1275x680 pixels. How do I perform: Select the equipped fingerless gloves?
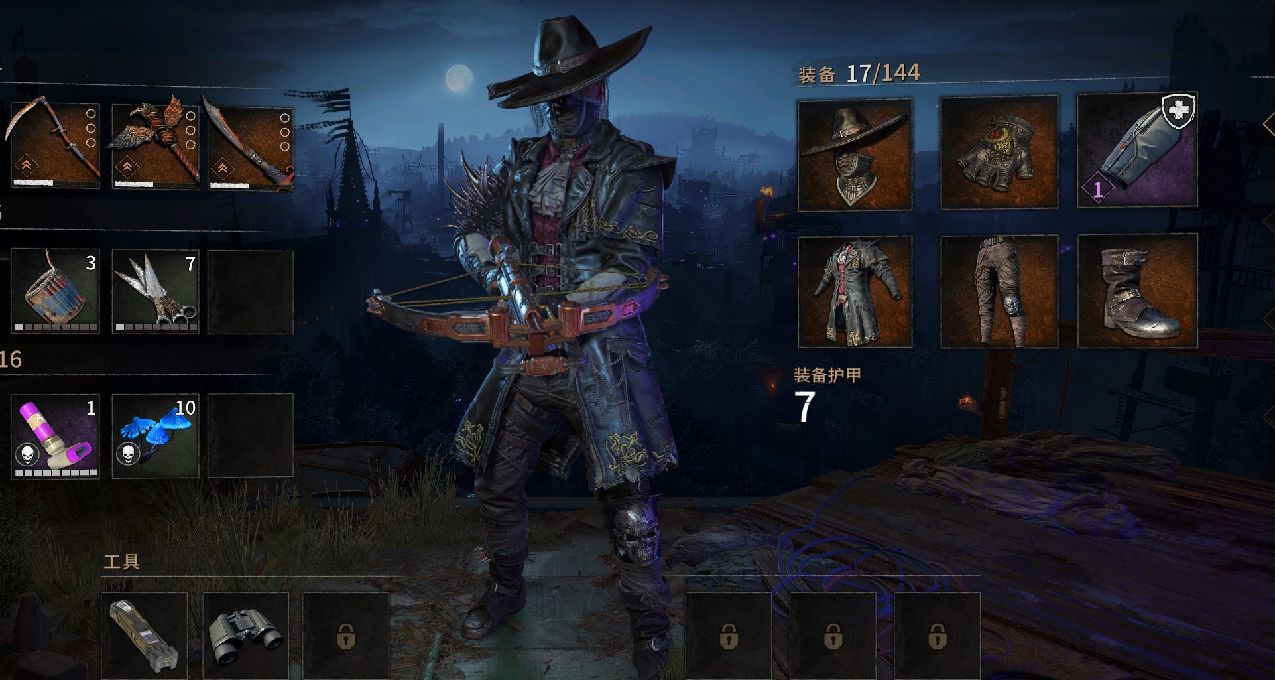point(999,152)
